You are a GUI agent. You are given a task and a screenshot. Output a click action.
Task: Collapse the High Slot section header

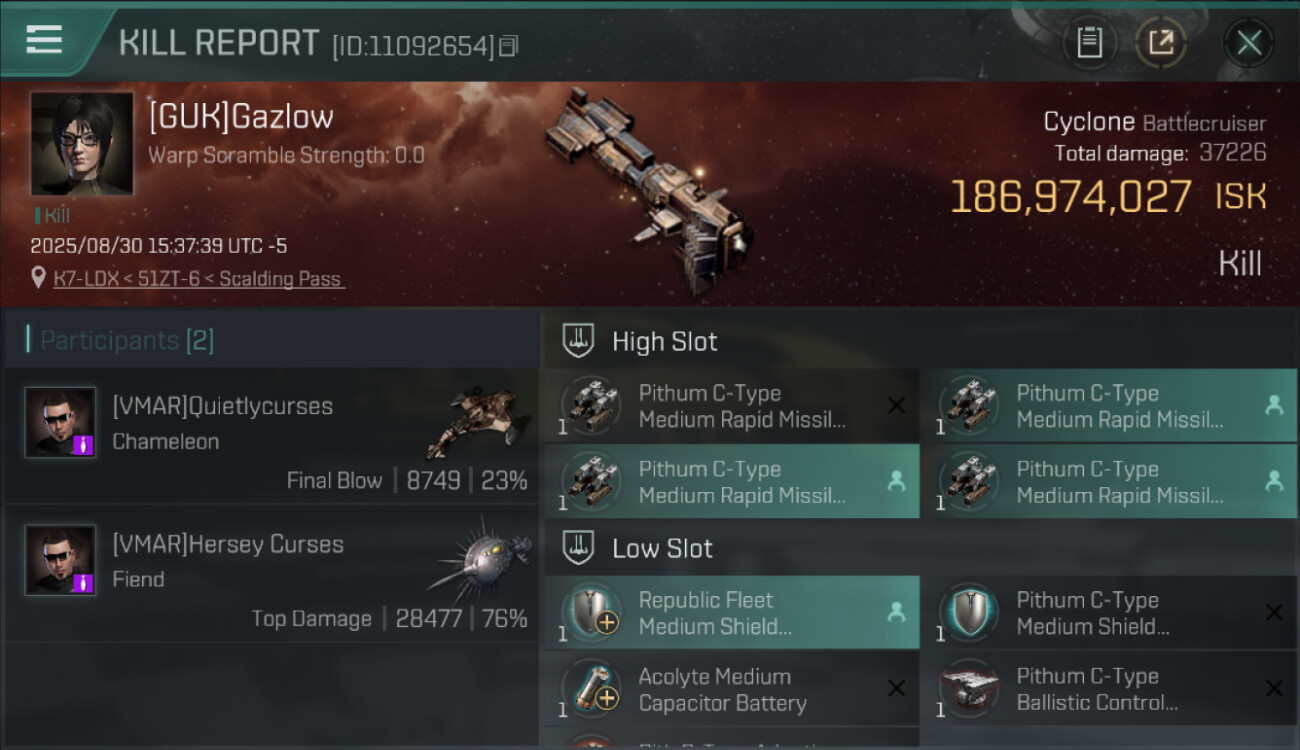[664, 341]
